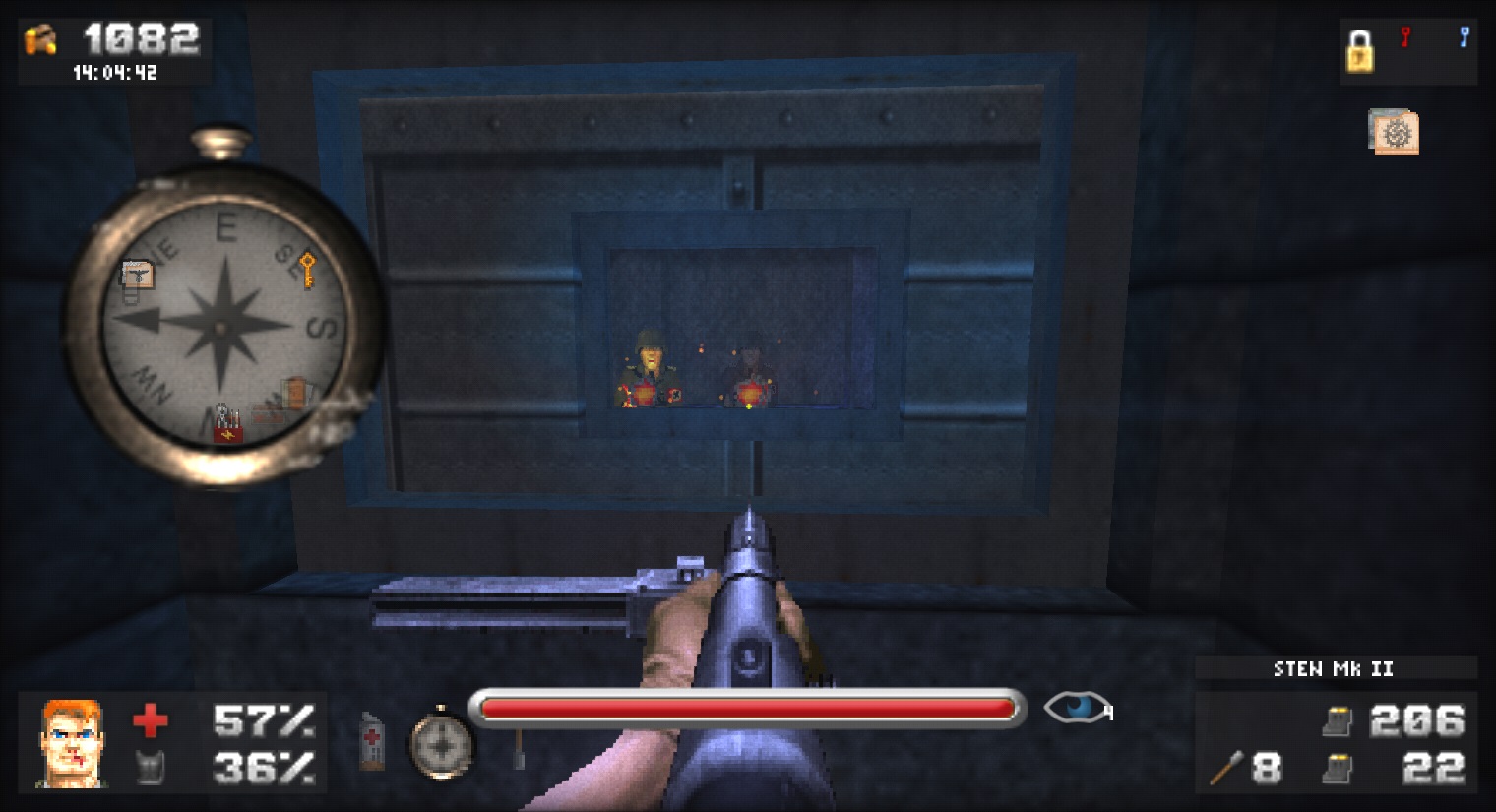1496x812 pixels.
Task: Click the map documents icon with gear symbol
Action: 1394,133
